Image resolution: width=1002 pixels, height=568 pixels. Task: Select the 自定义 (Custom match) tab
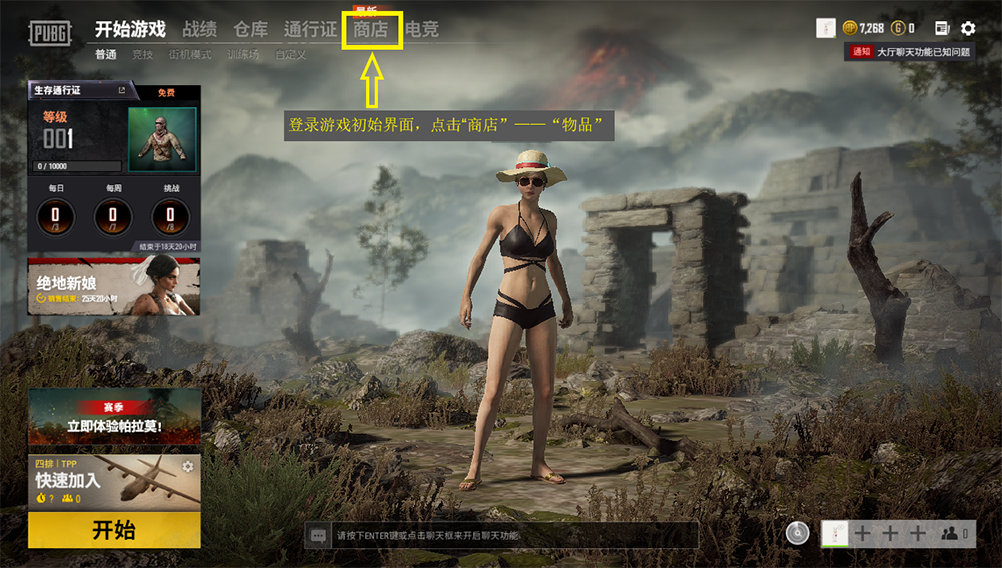[x=291, y=55]
